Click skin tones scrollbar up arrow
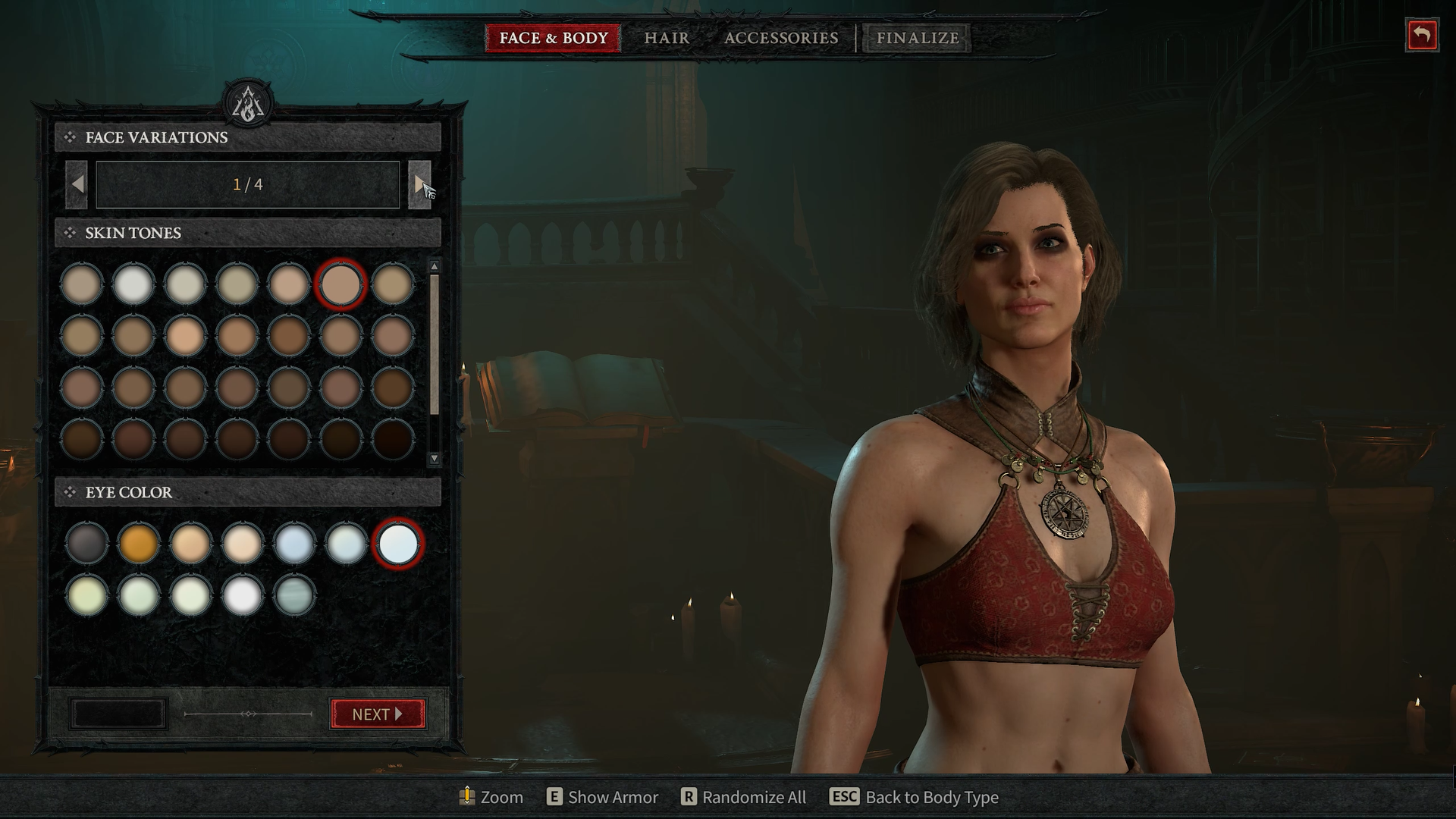This screenshot has width=1456, height=819. pyautogui.click(x=435, y=266)
